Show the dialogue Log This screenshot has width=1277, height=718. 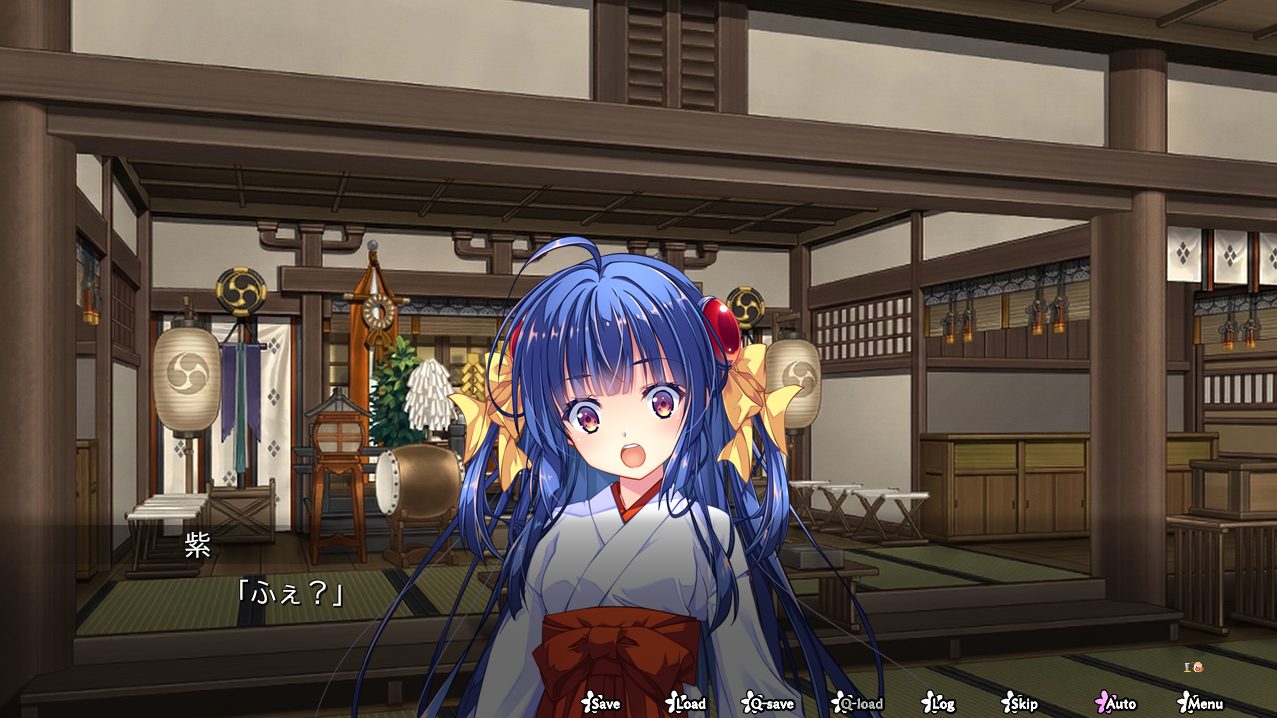tap(939, 703)
